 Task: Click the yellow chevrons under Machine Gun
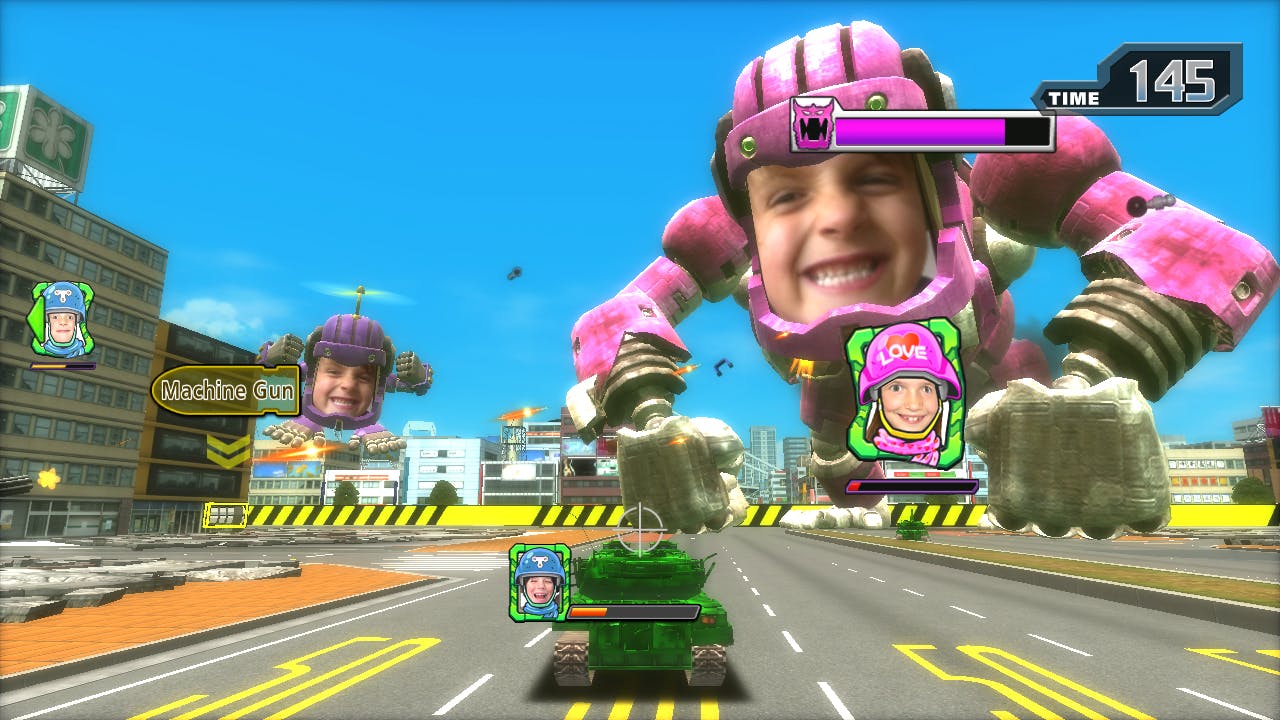click(228, 450)
